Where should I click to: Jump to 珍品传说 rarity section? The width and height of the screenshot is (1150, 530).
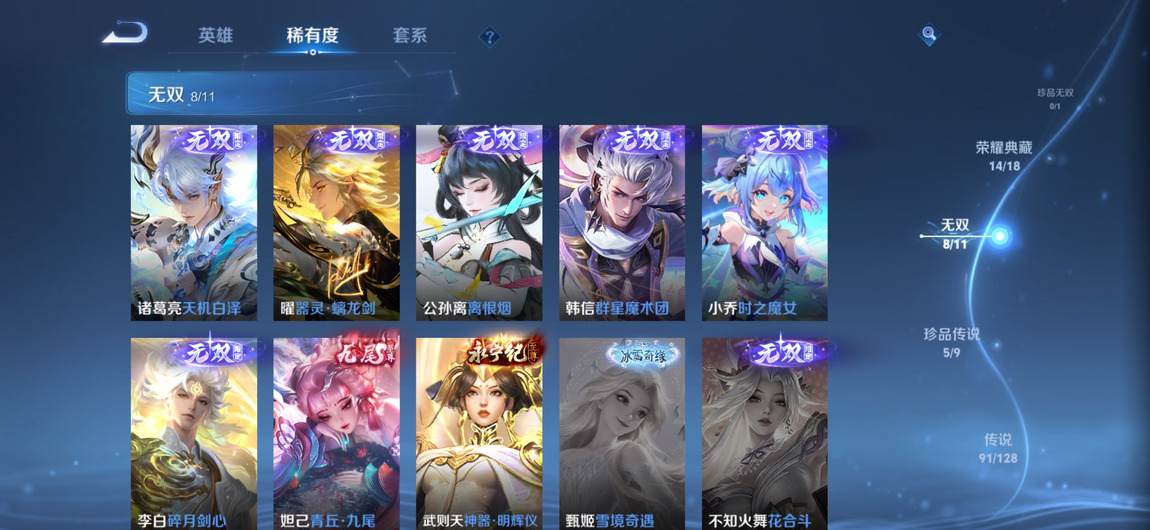click(951, 342)
